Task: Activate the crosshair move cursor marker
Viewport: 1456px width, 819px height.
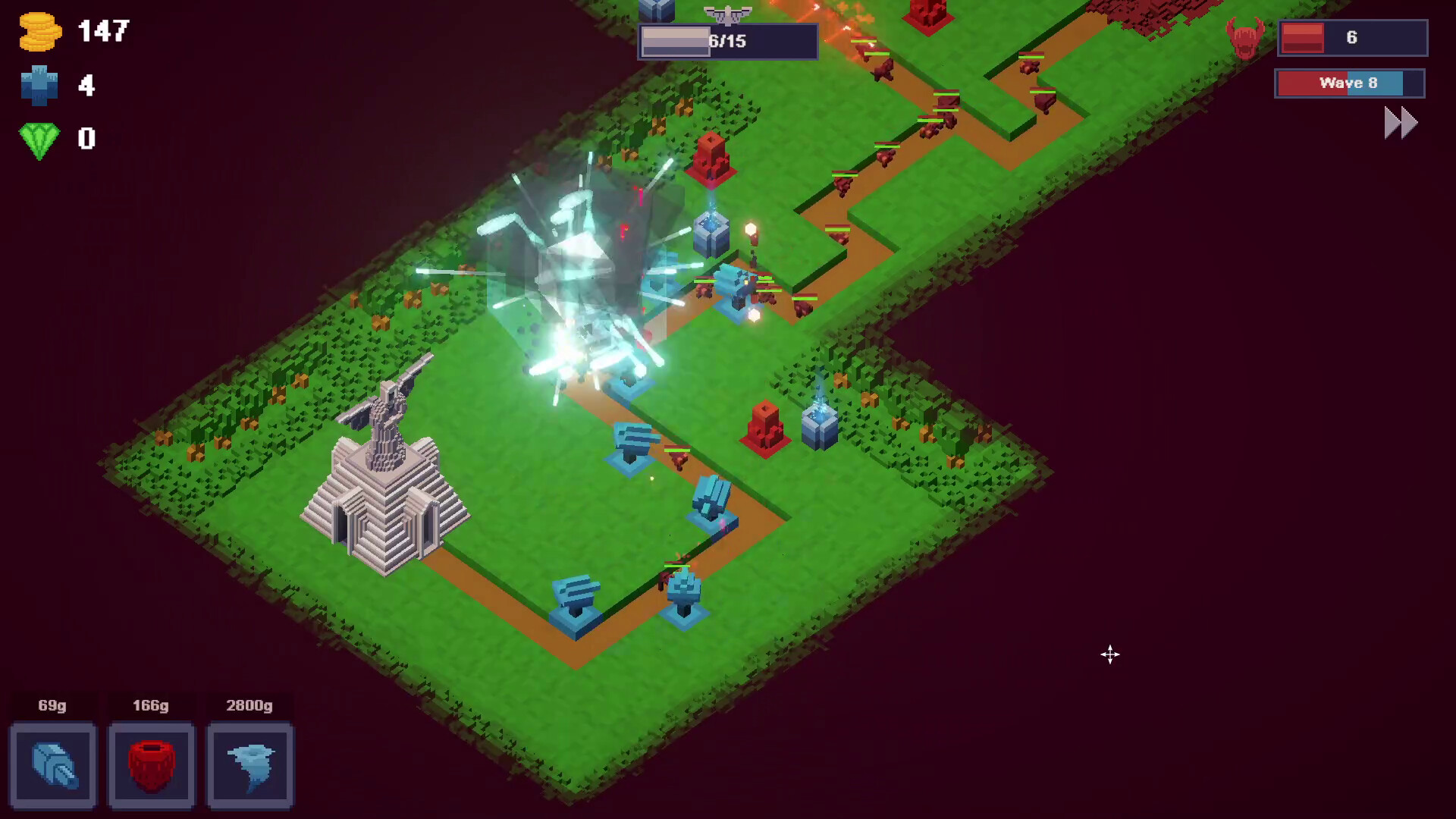Action: [1110, 654]
